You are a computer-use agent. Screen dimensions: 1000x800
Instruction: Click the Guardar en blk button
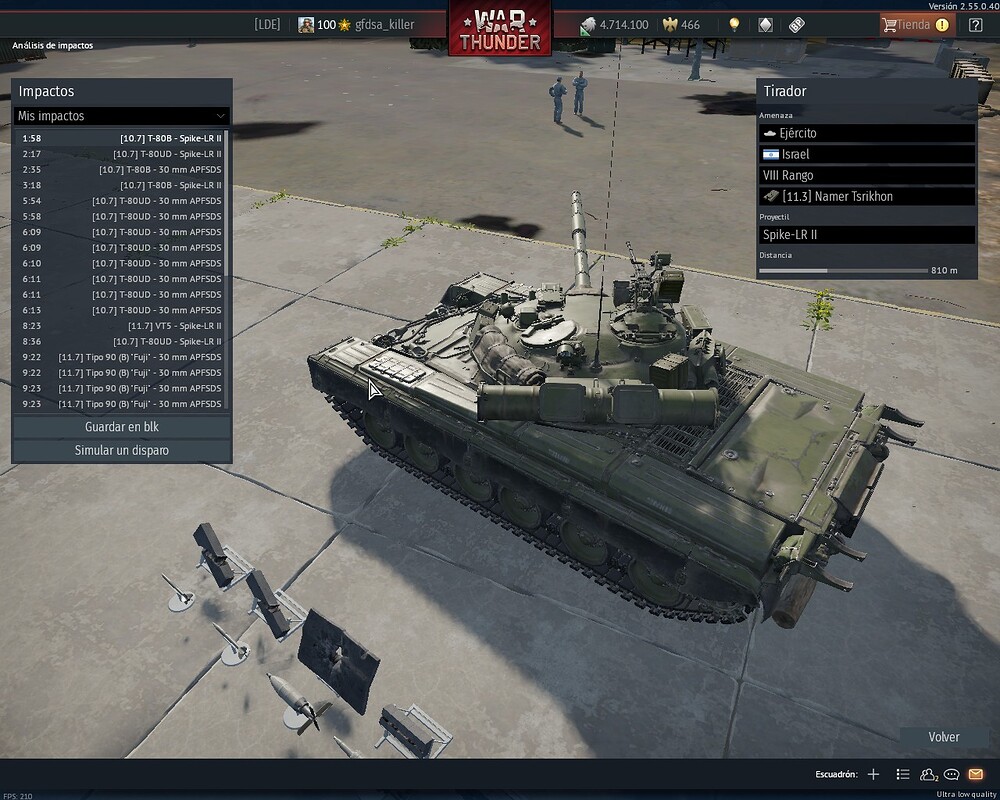pyautogui.click(x=122, y=427)
